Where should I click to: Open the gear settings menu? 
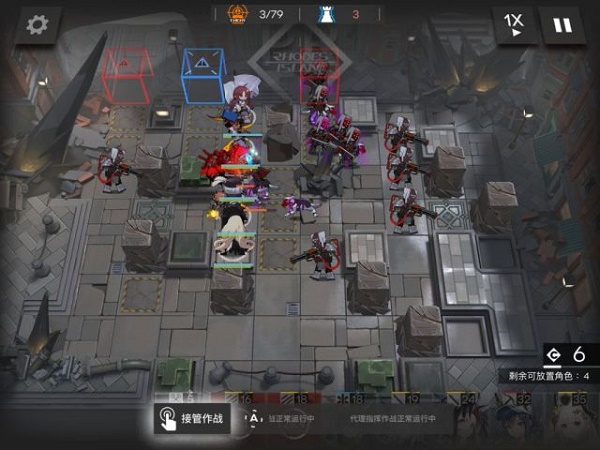click(x=38, y=25)
